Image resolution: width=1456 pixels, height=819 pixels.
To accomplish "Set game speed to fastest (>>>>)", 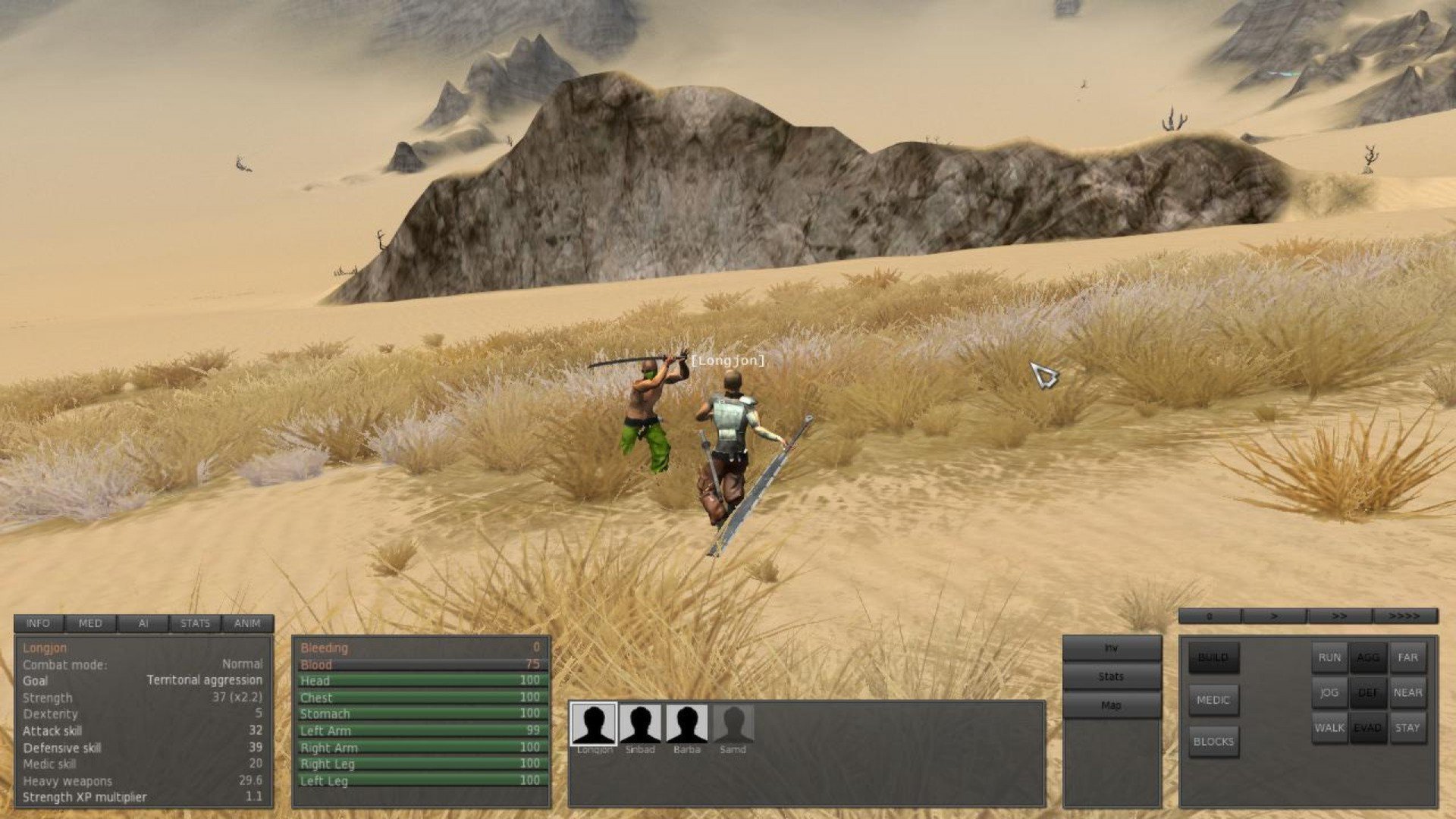I will point(1404,617).
